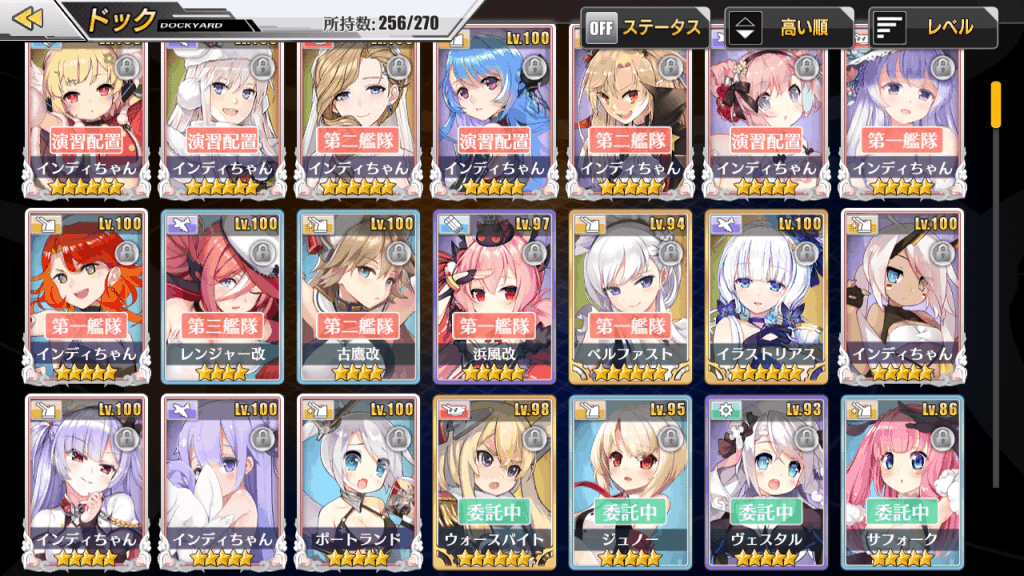Select the レンジャー改 ship card
This screenshot has height=576, width=1024.
tap(223, 295)
